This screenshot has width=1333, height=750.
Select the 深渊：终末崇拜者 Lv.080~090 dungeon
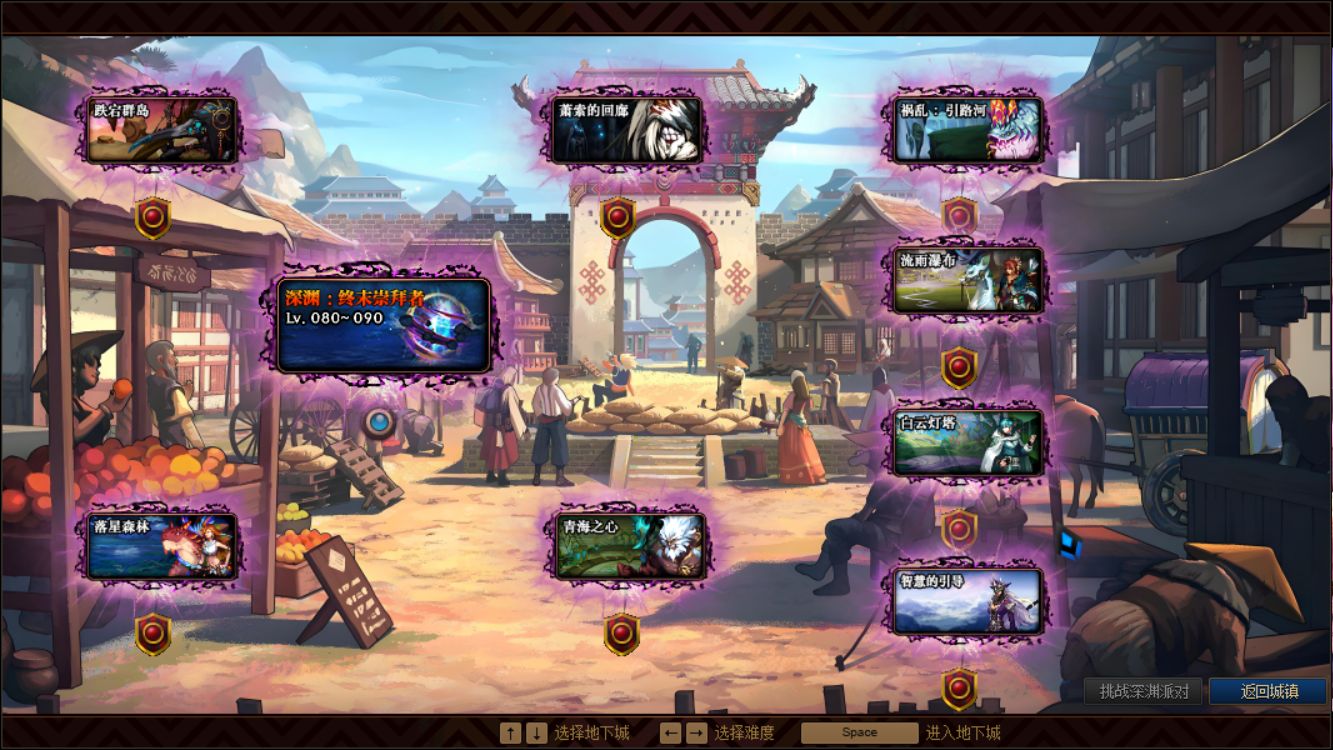(384, 326)
